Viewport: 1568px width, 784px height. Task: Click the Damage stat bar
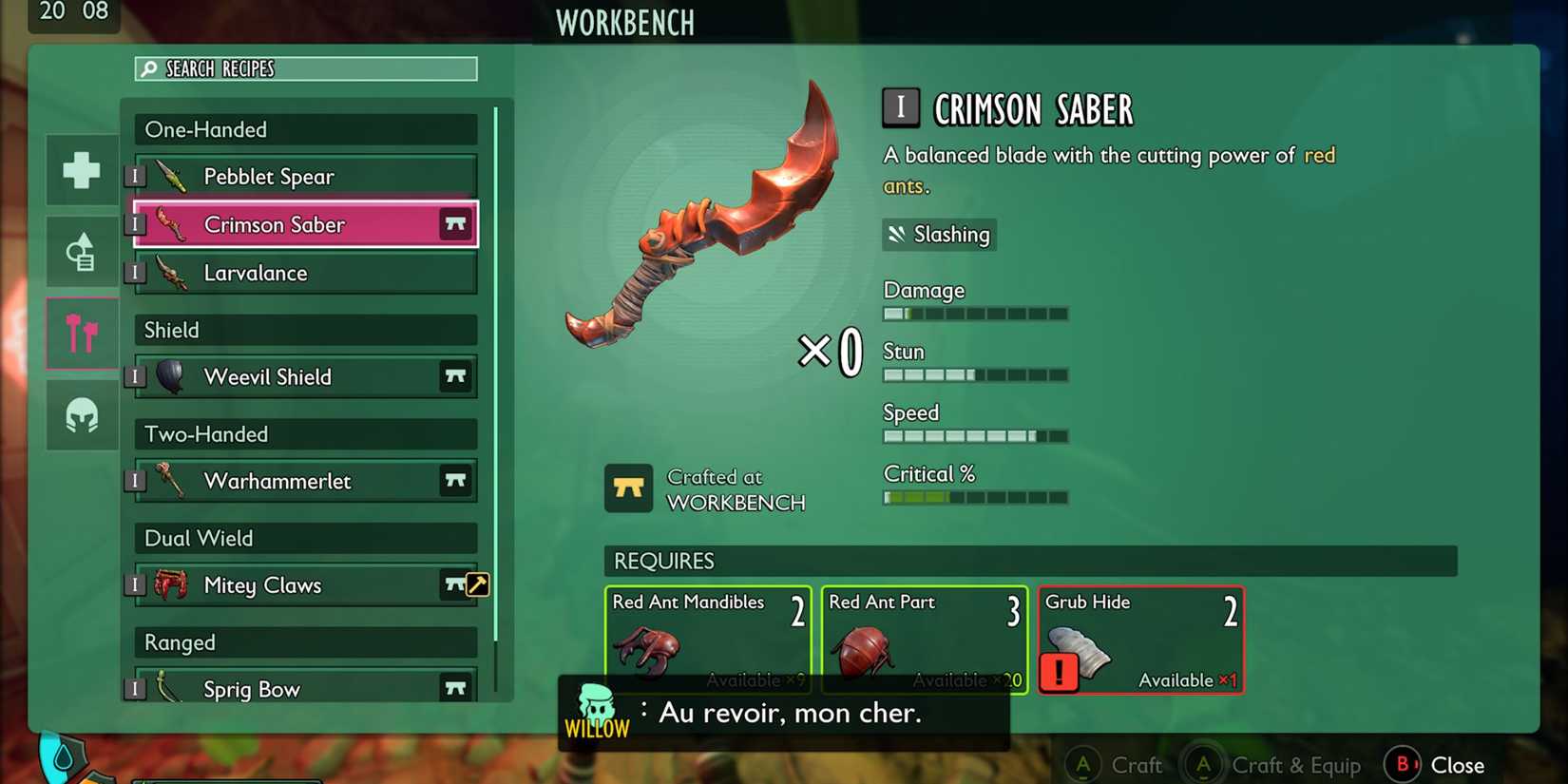[x=975, y=313]
